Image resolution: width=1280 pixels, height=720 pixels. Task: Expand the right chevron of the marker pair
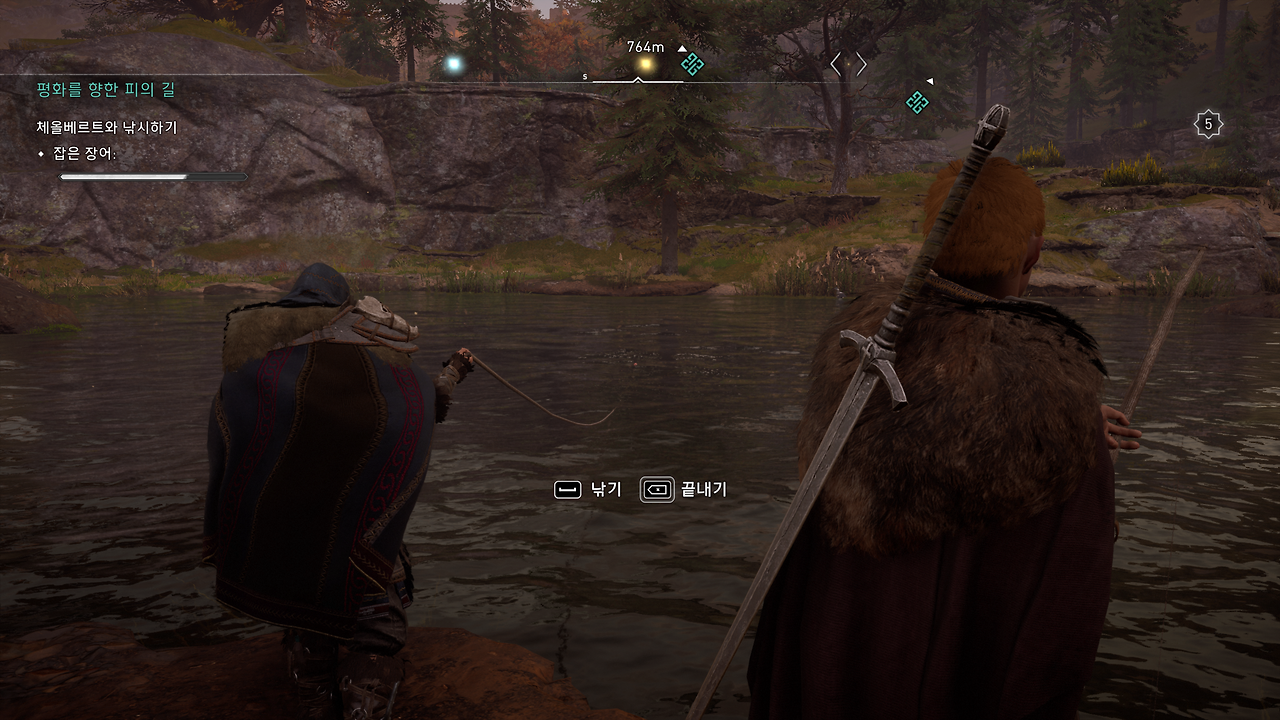coord(862,64)
